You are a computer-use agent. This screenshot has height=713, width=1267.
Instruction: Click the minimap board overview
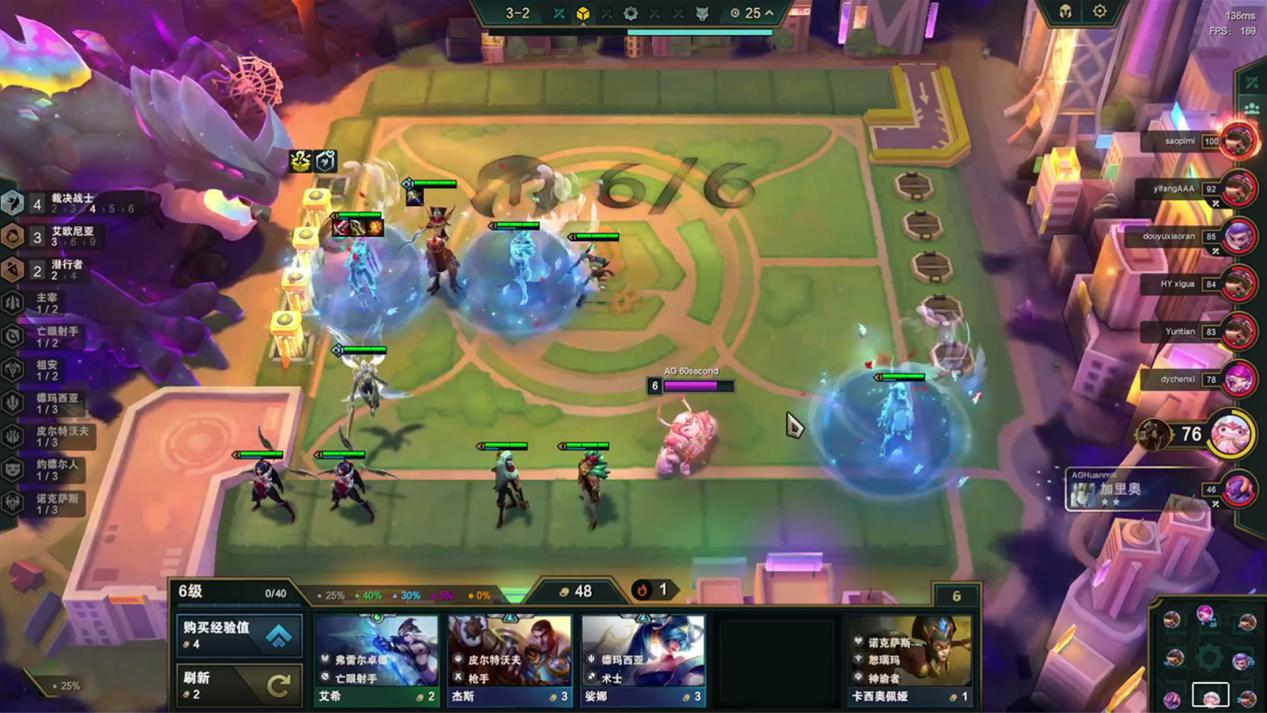point(1209,656)
